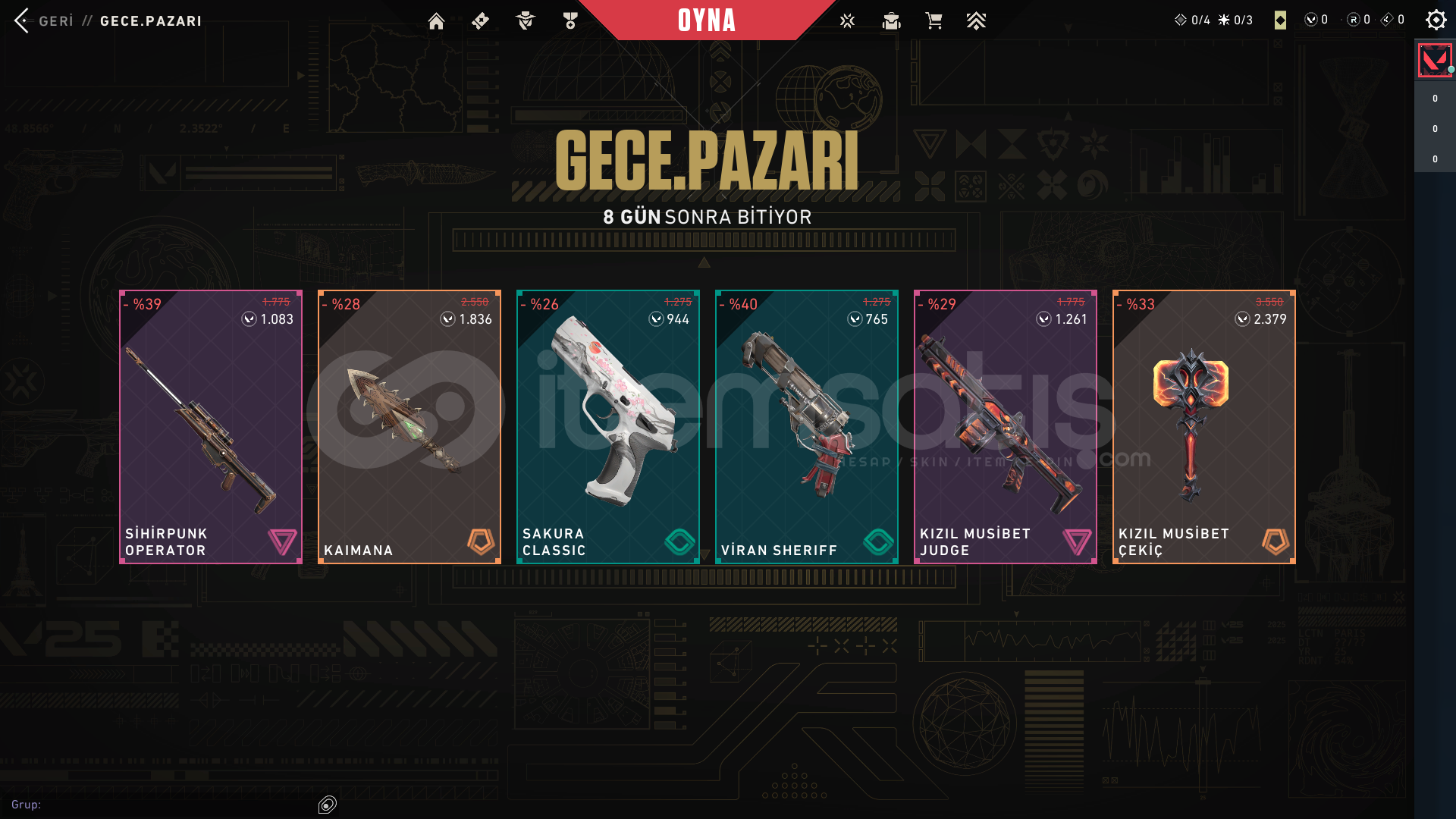Click the Valorant Points currency icon
The image size is (1456, 819).
1310,20
